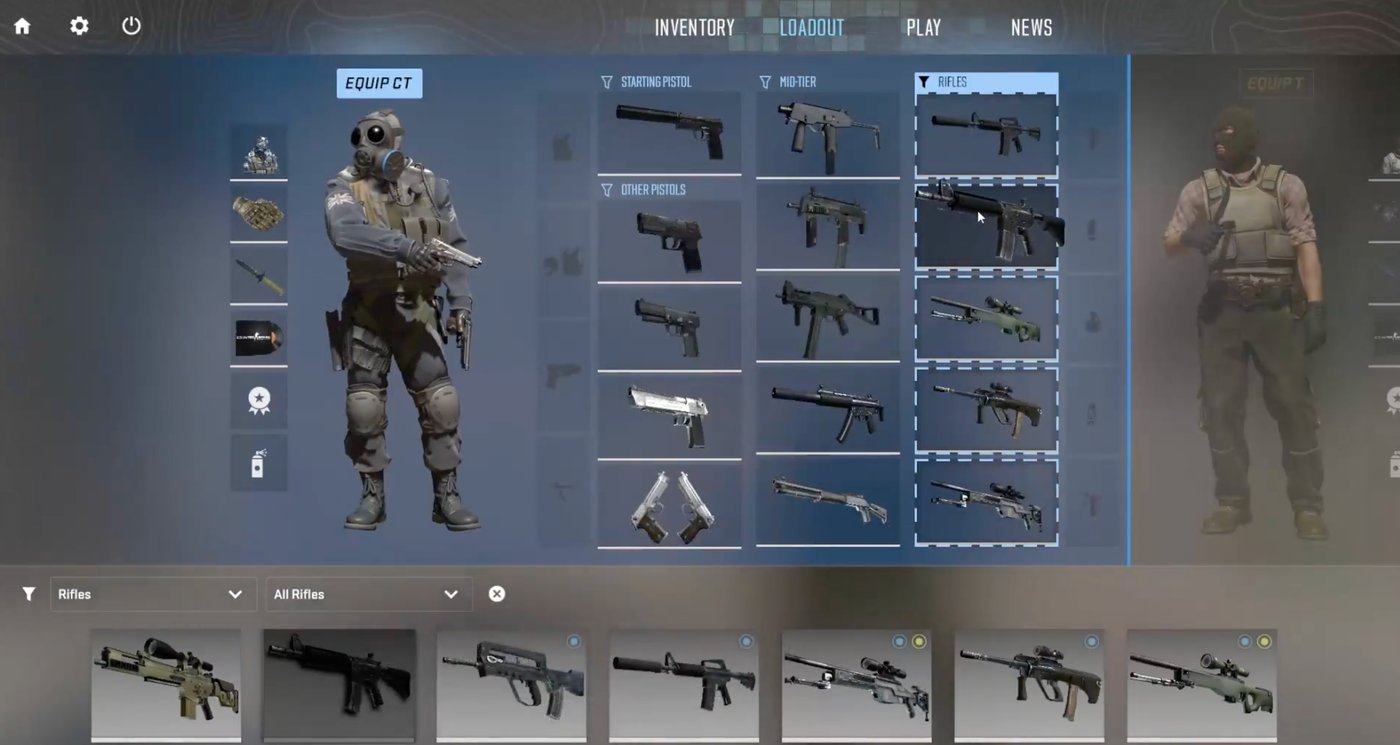The width and height of the screenshot is (1400, 745).
Task: Open the PLAY tab
Action: click(923, 27)
